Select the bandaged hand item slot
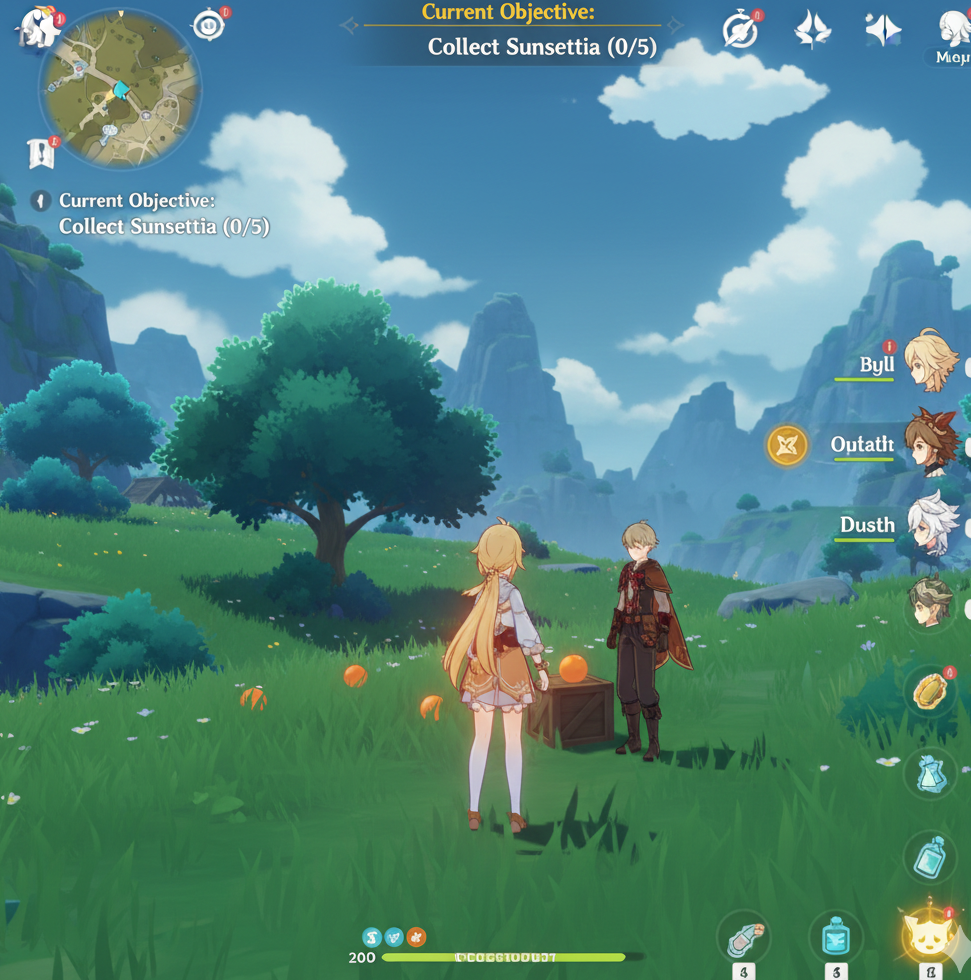This screenshot has height=980, width=971. tap(743, 937)
